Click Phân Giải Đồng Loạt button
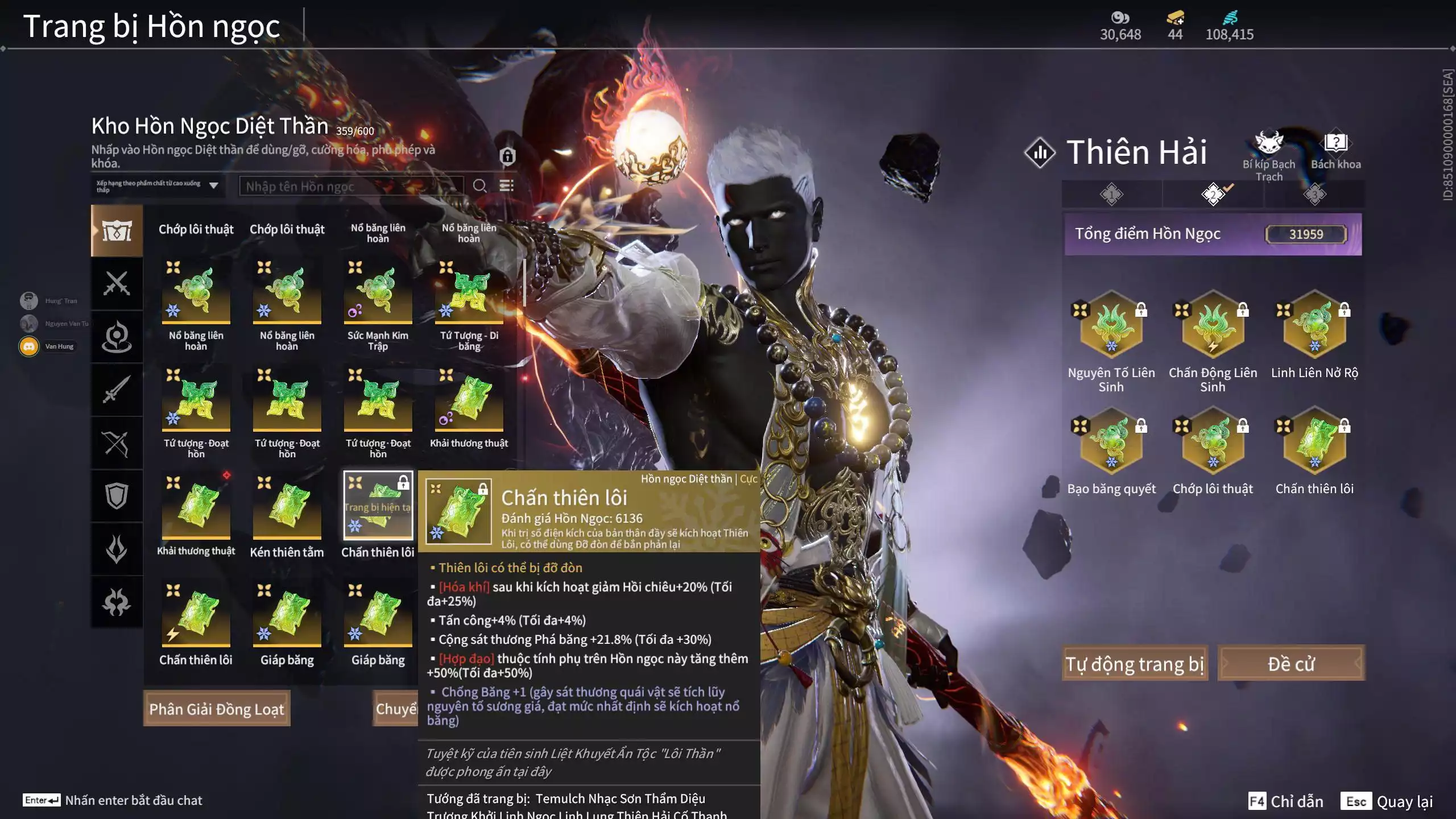The width and height of the screenshot is (1456, 819). point(217,709)
